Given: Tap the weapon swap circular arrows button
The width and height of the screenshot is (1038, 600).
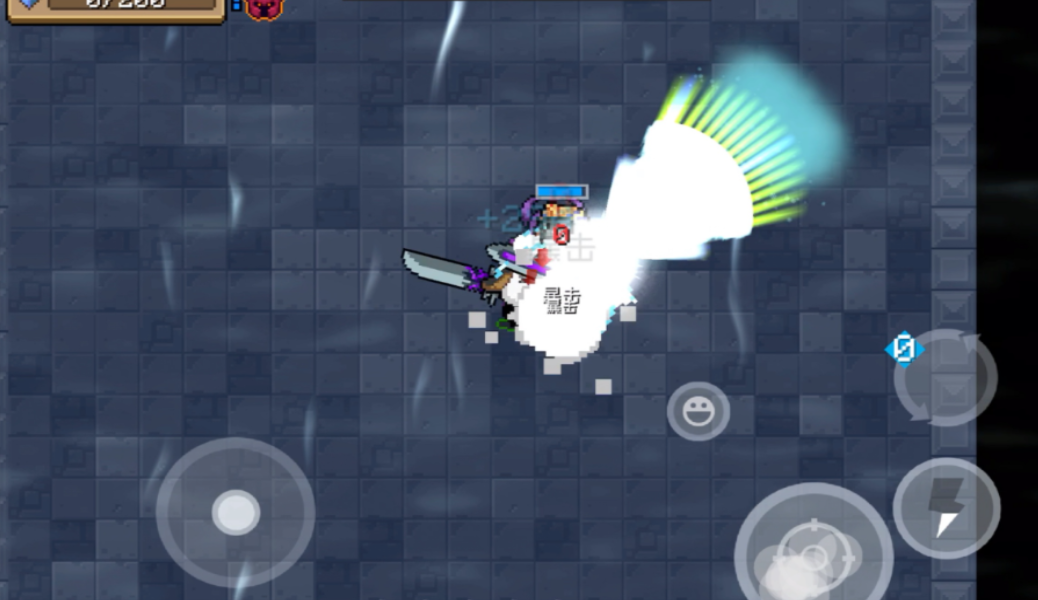Looking at the screenshot, I should click(945, 378).
